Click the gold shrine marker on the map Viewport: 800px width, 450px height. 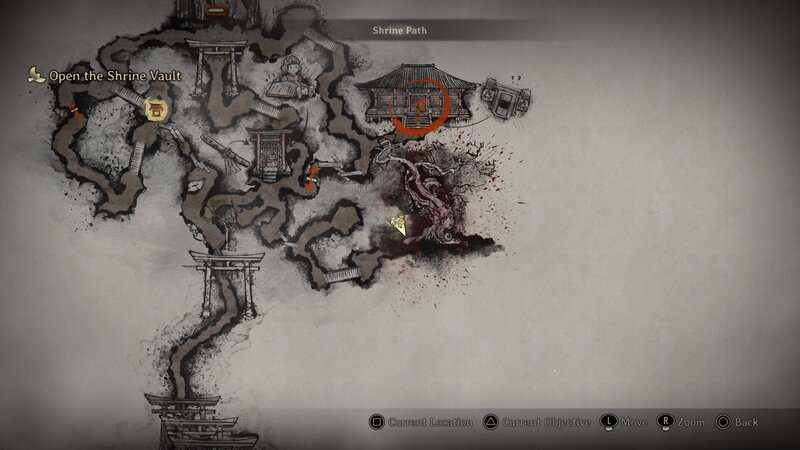pos(156,109)
